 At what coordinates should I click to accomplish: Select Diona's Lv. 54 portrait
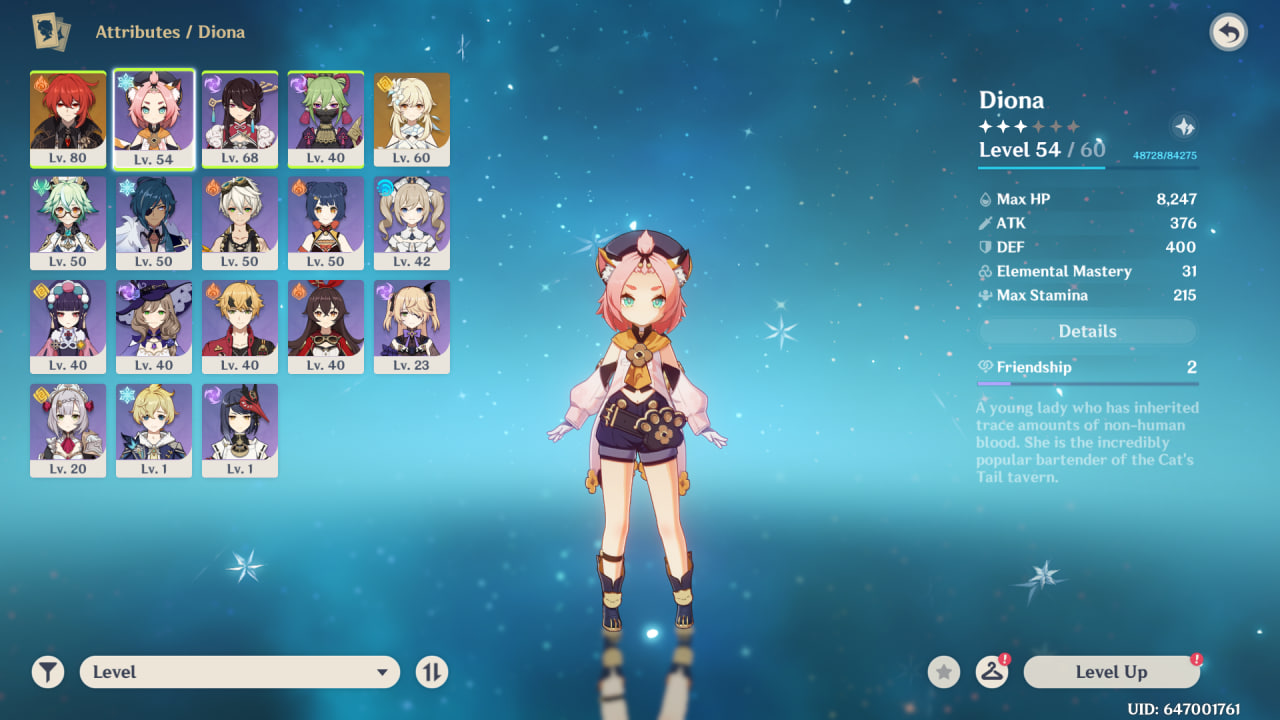click(x=154, y=119)
